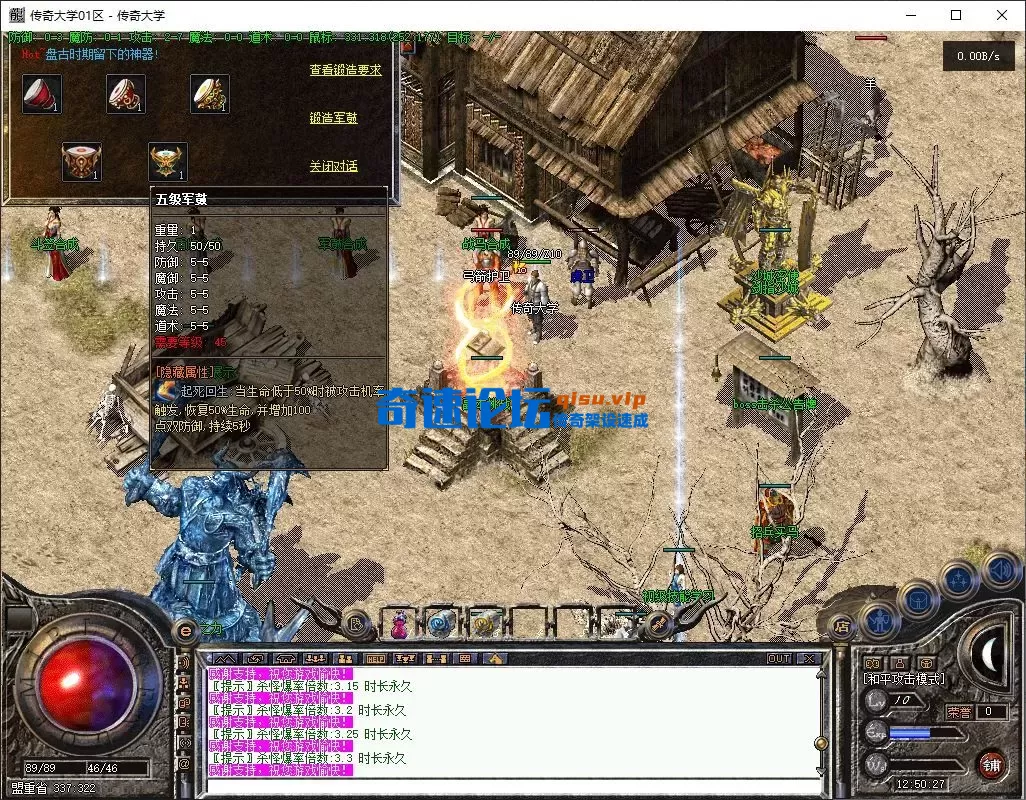Open the character status round button
1026x800 pixels.
coord(879,621)
